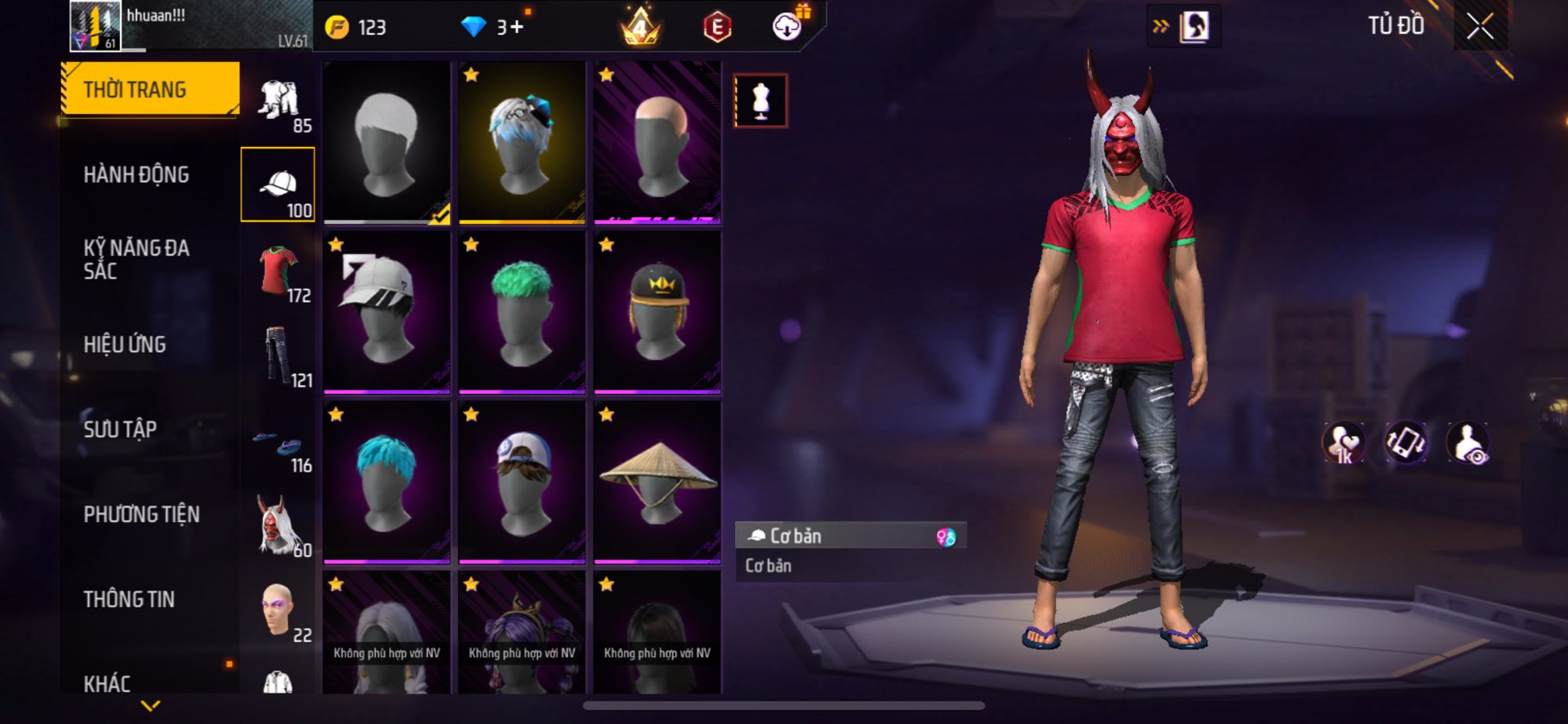Open the THỜI TRANG tab
The width and height of the screenshot is (1568, 724).
click(150, 90)
